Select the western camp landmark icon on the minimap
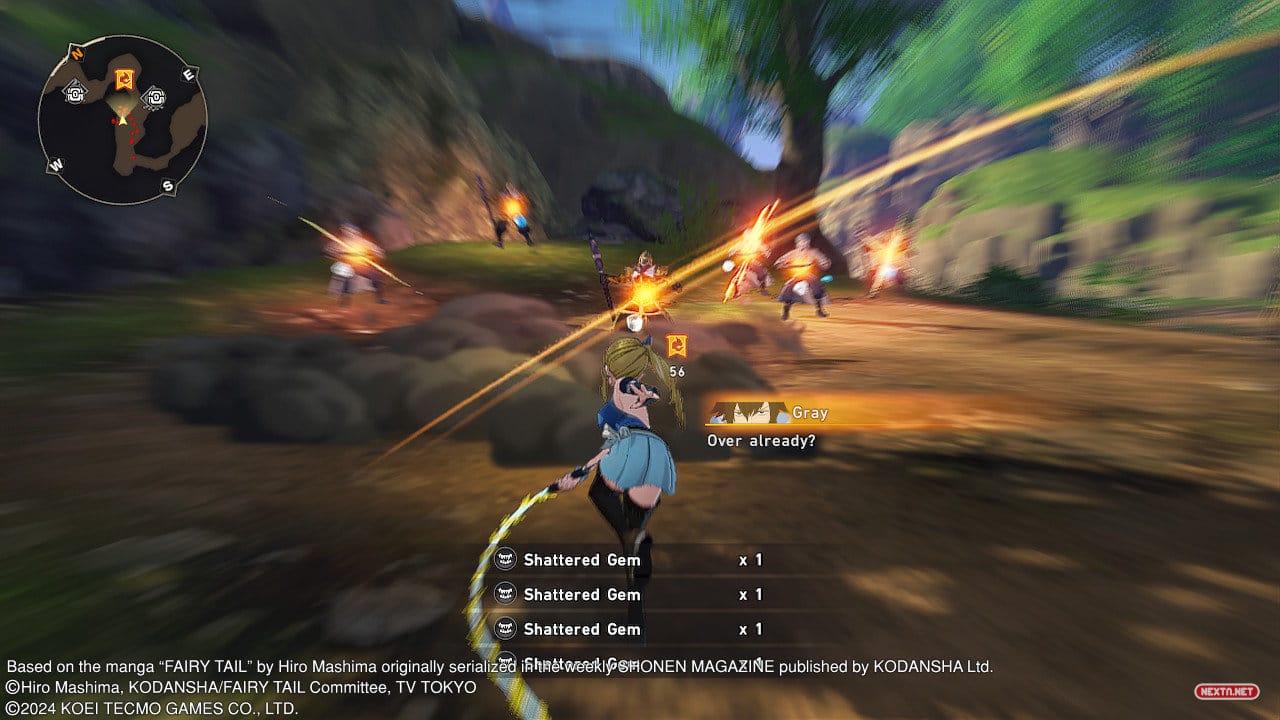 pos(74,94)
